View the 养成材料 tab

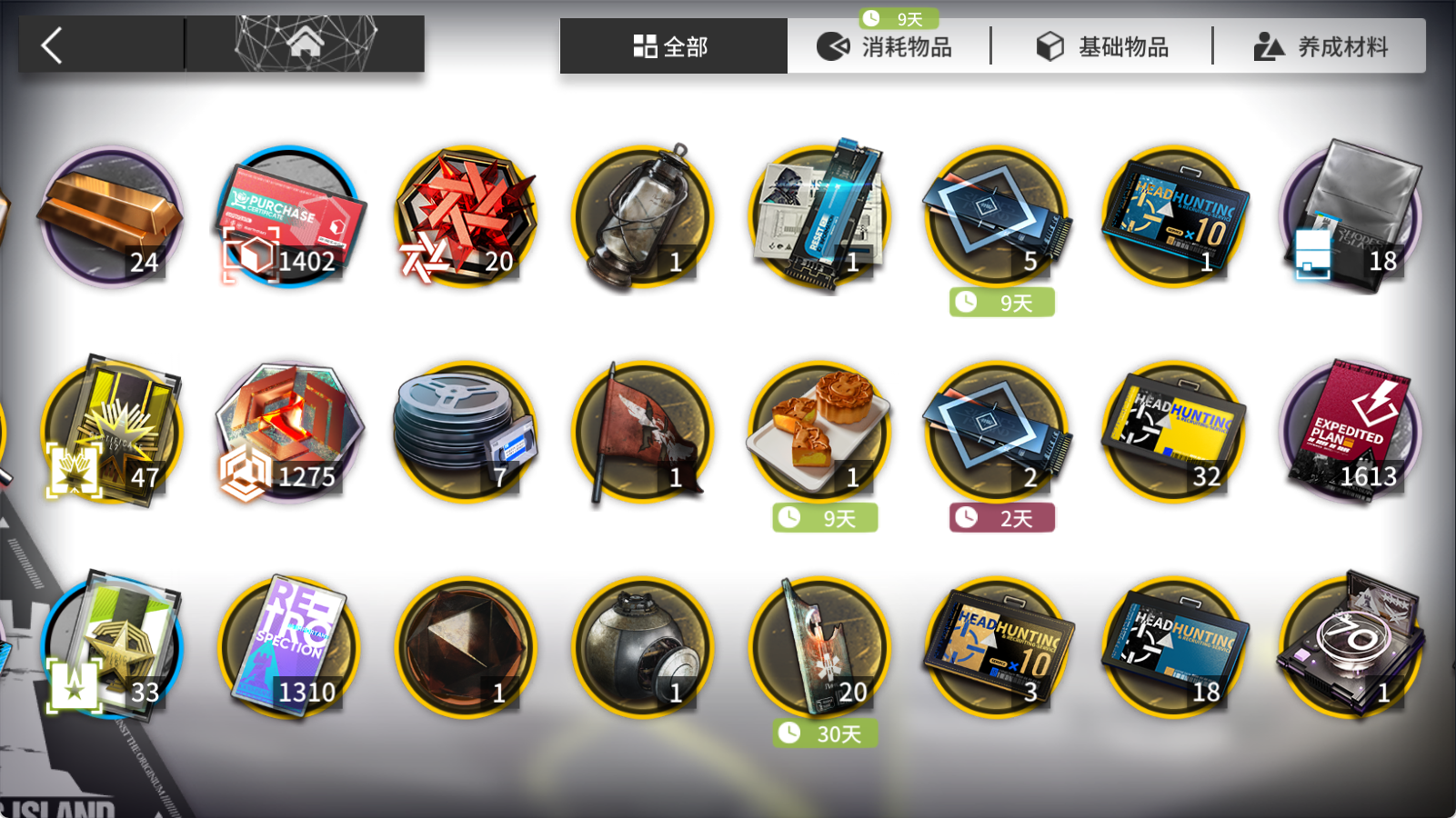(1331, 45)
